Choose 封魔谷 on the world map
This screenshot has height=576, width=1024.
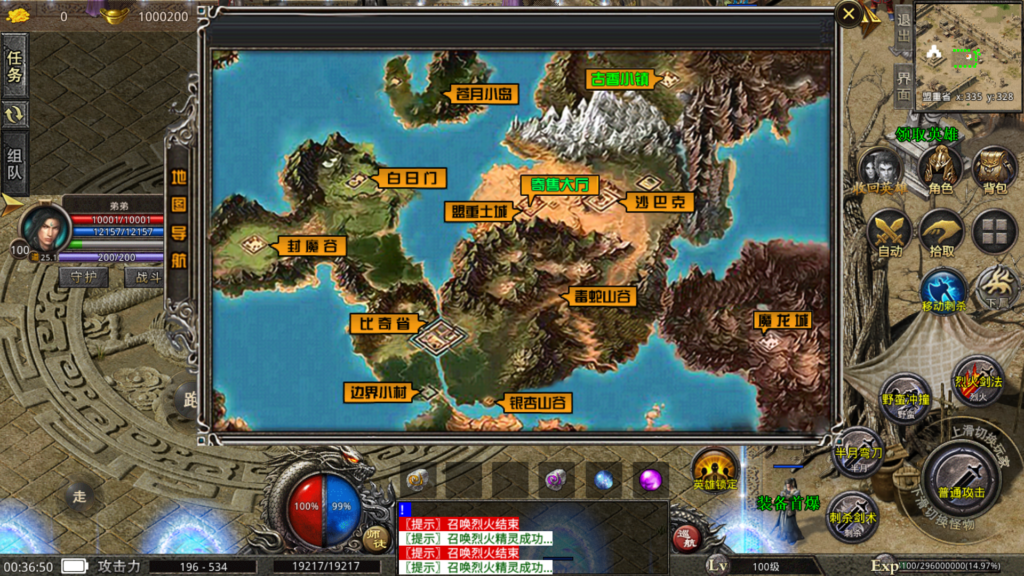pos(307,245)
